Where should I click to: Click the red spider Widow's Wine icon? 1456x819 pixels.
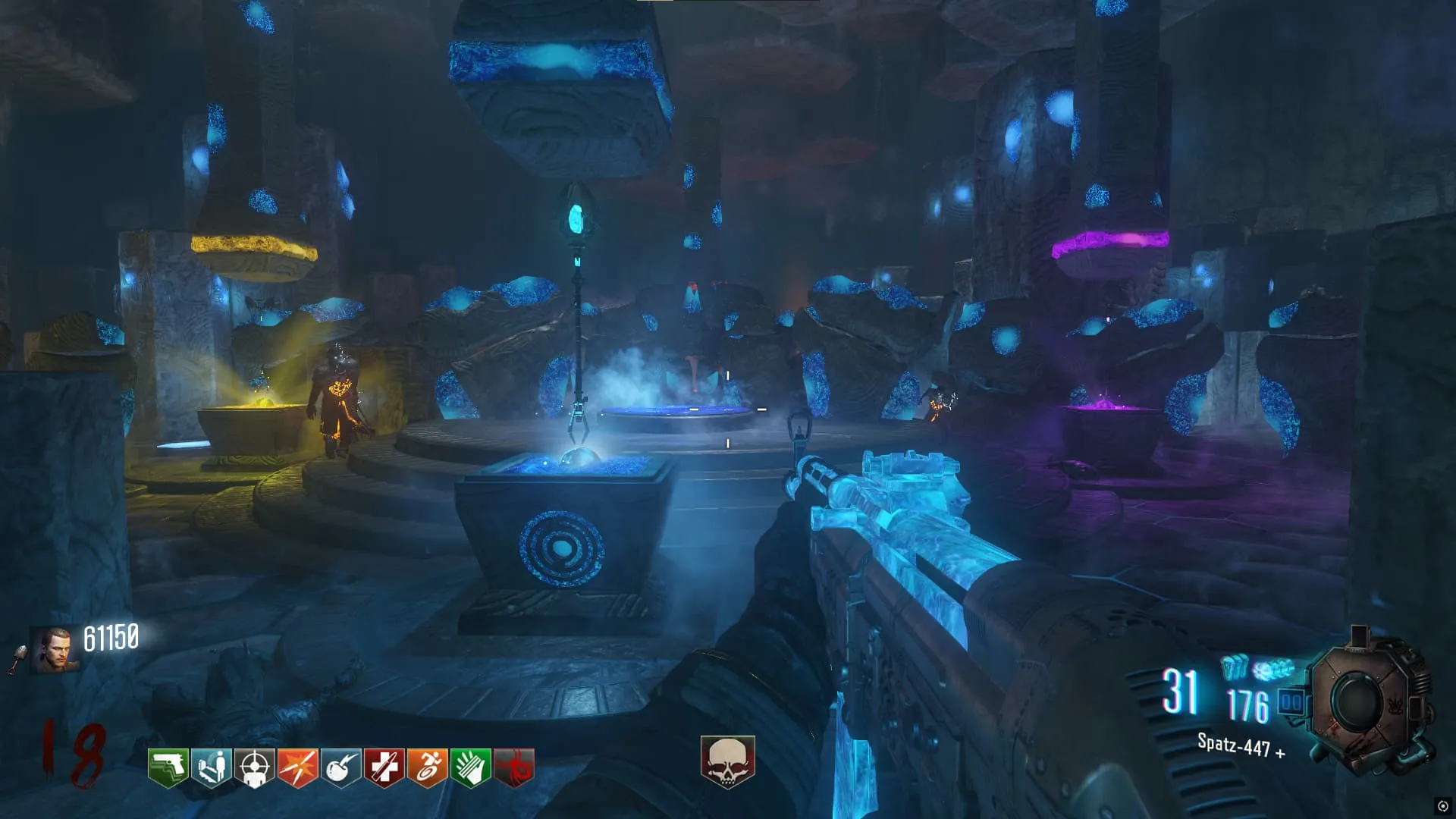tap(514, 767)
